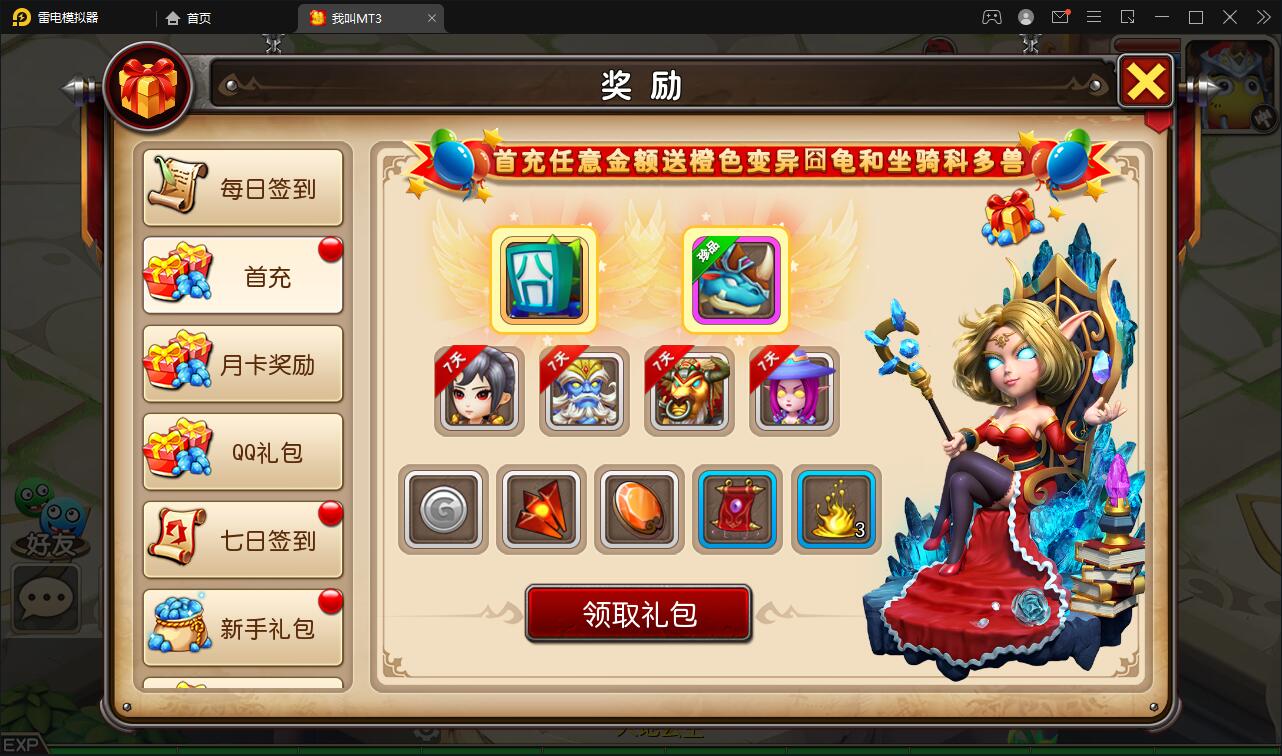Click the red scroll reward item
Screen dimensions: 1282x756
pos(737,510)
